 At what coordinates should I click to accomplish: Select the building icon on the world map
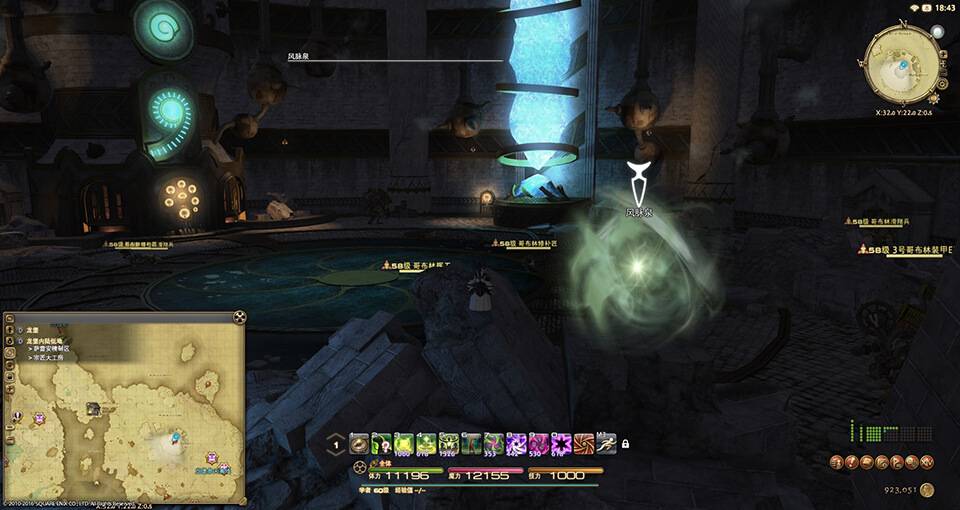coord(93,408)
